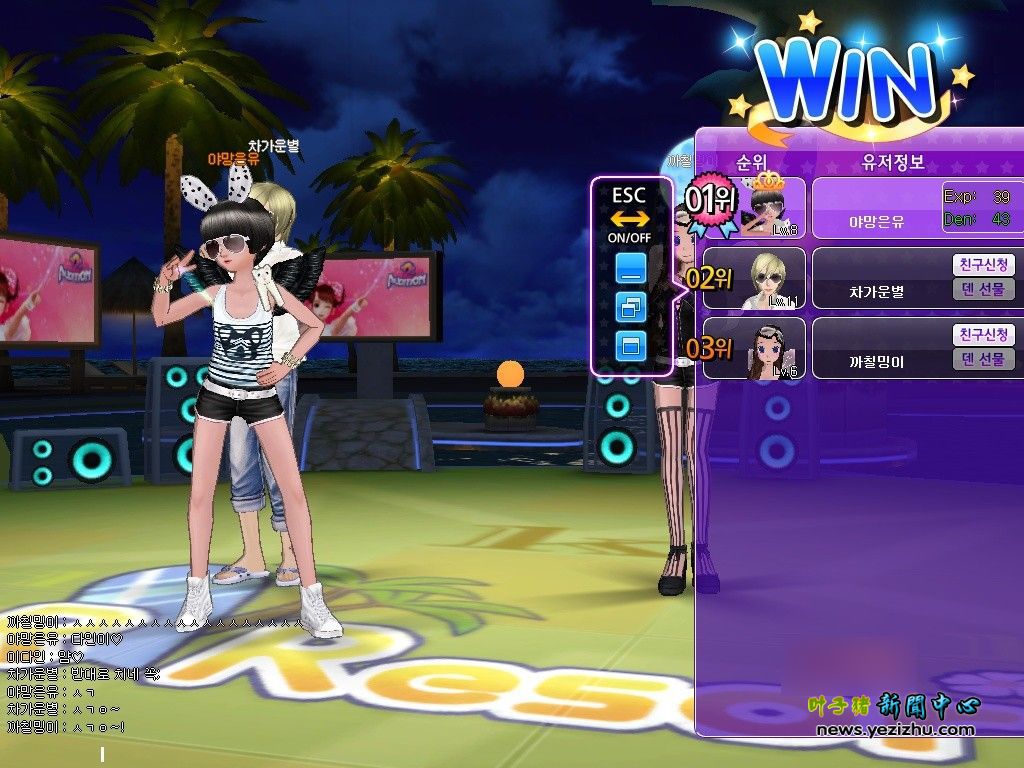Image resolution: width=1024 pixels, height=768 pixels.
Task: Select the overlapping-windows icon in ESC panel
Action: click(x=631, y=307)
